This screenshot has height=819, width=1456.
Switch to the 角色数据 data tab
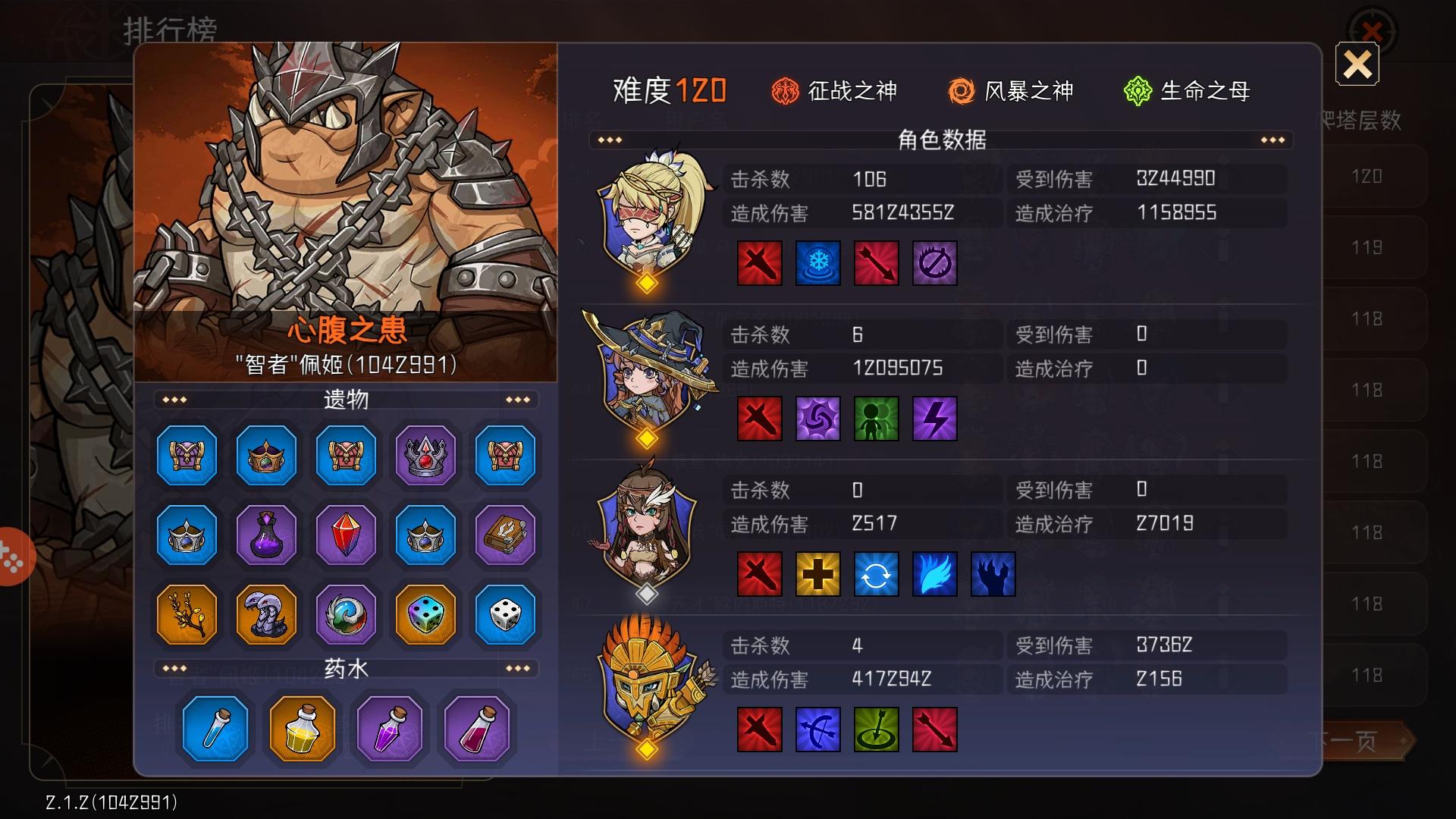[940, 139]
